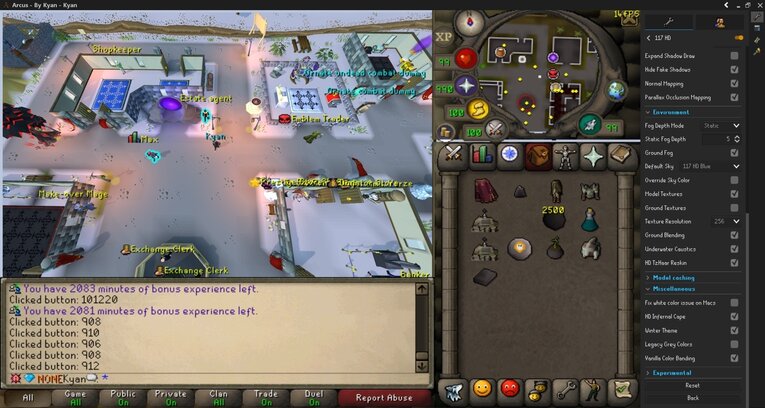Choose the Trade chat tab
This screenshot has height=408, width=765.
click(266, 397)
